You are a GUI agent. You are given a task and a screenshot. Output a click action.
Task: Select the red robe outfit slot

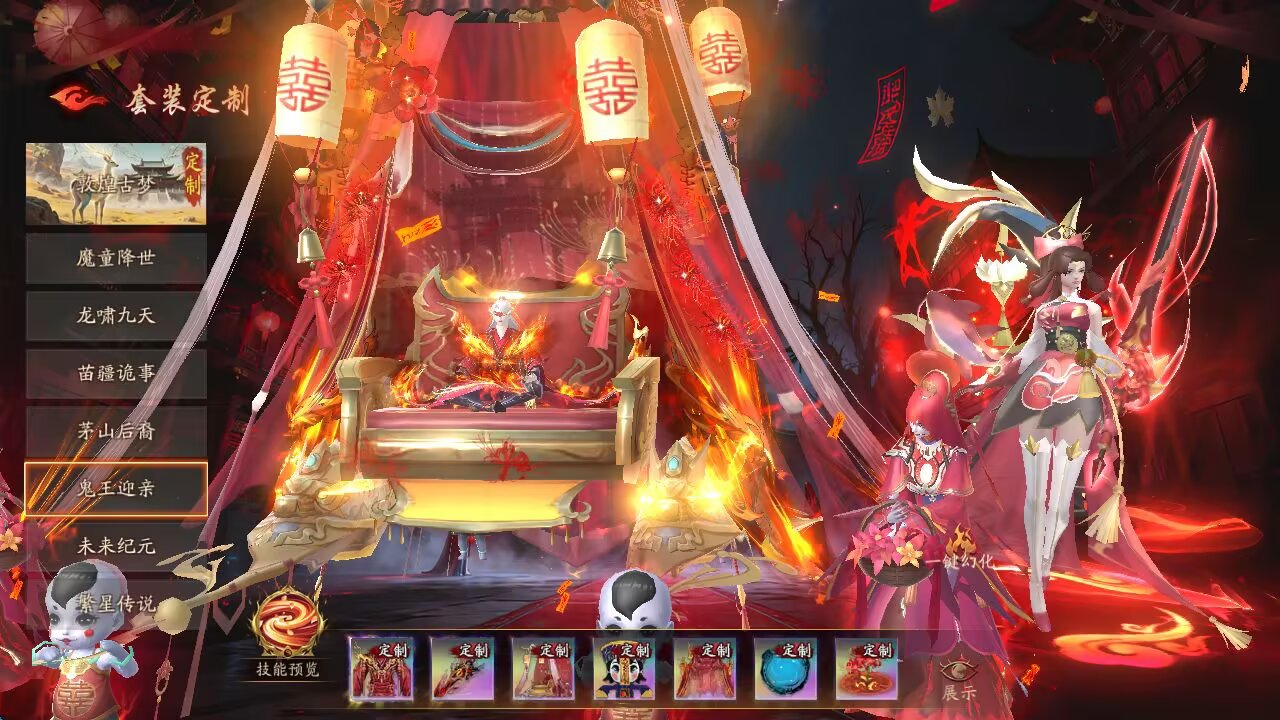pos(381,669)
